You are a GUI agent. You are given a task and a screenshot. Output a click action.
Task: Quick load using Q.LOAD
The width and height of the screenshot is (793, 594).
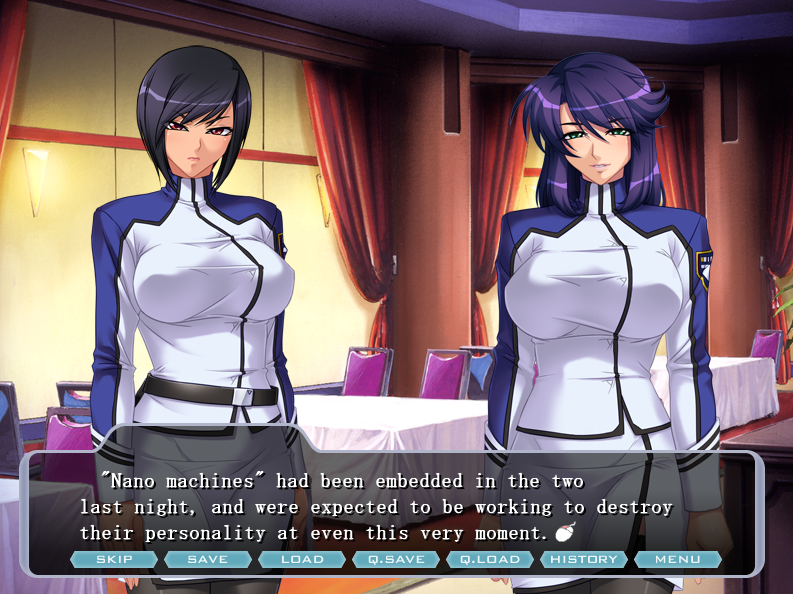pos(490,560)
